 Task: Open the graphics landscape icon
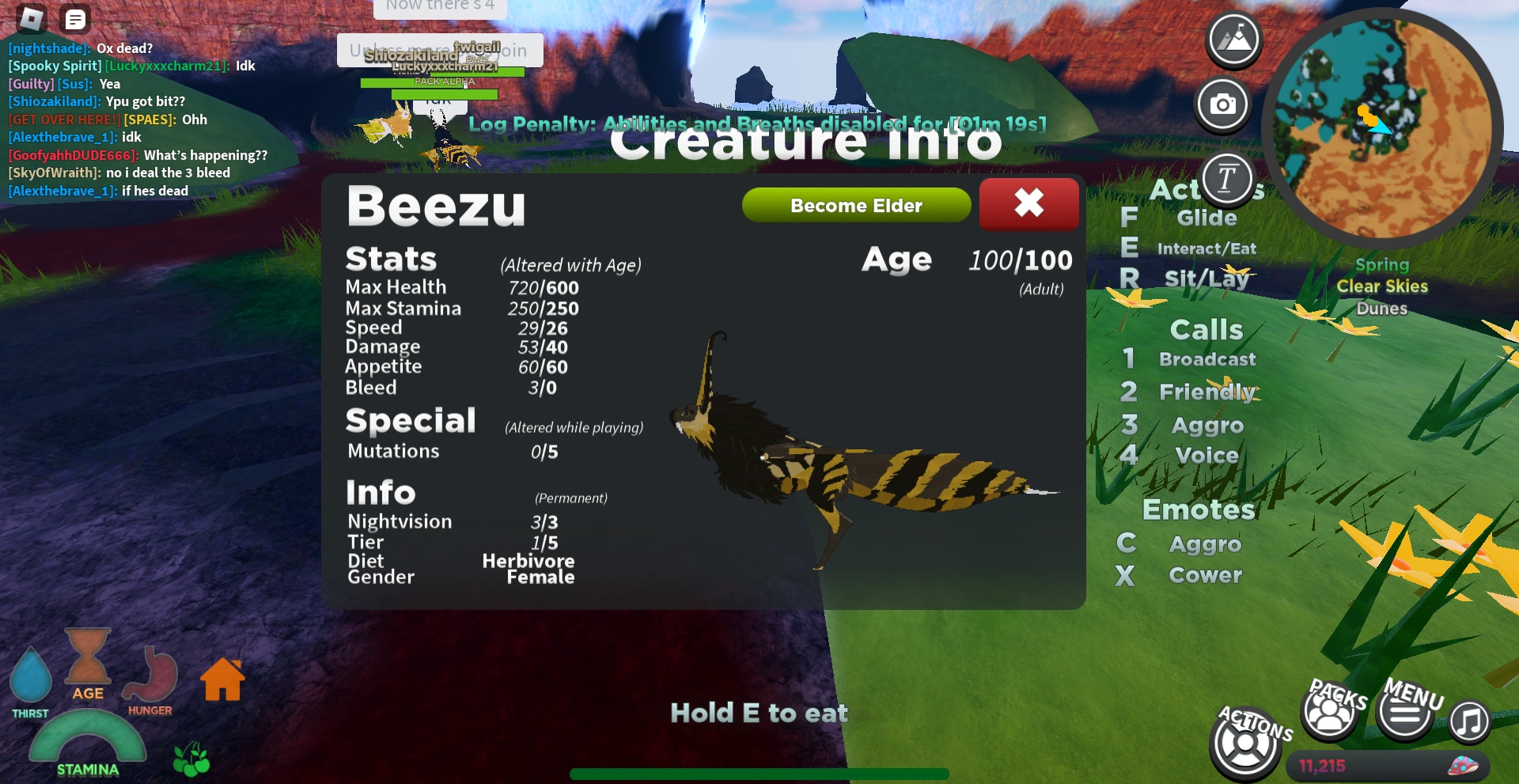[x=1232, y=39]
